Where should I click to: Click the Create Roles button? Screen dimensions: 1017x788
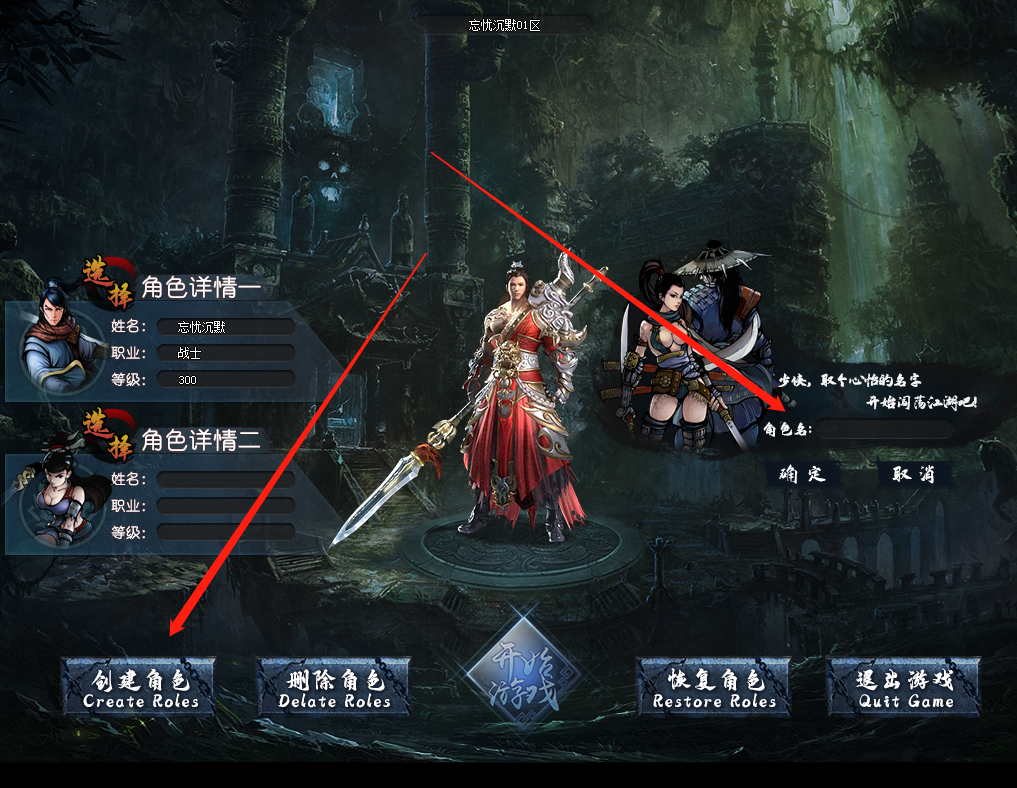pyautogui.click(x=140, y=688)
